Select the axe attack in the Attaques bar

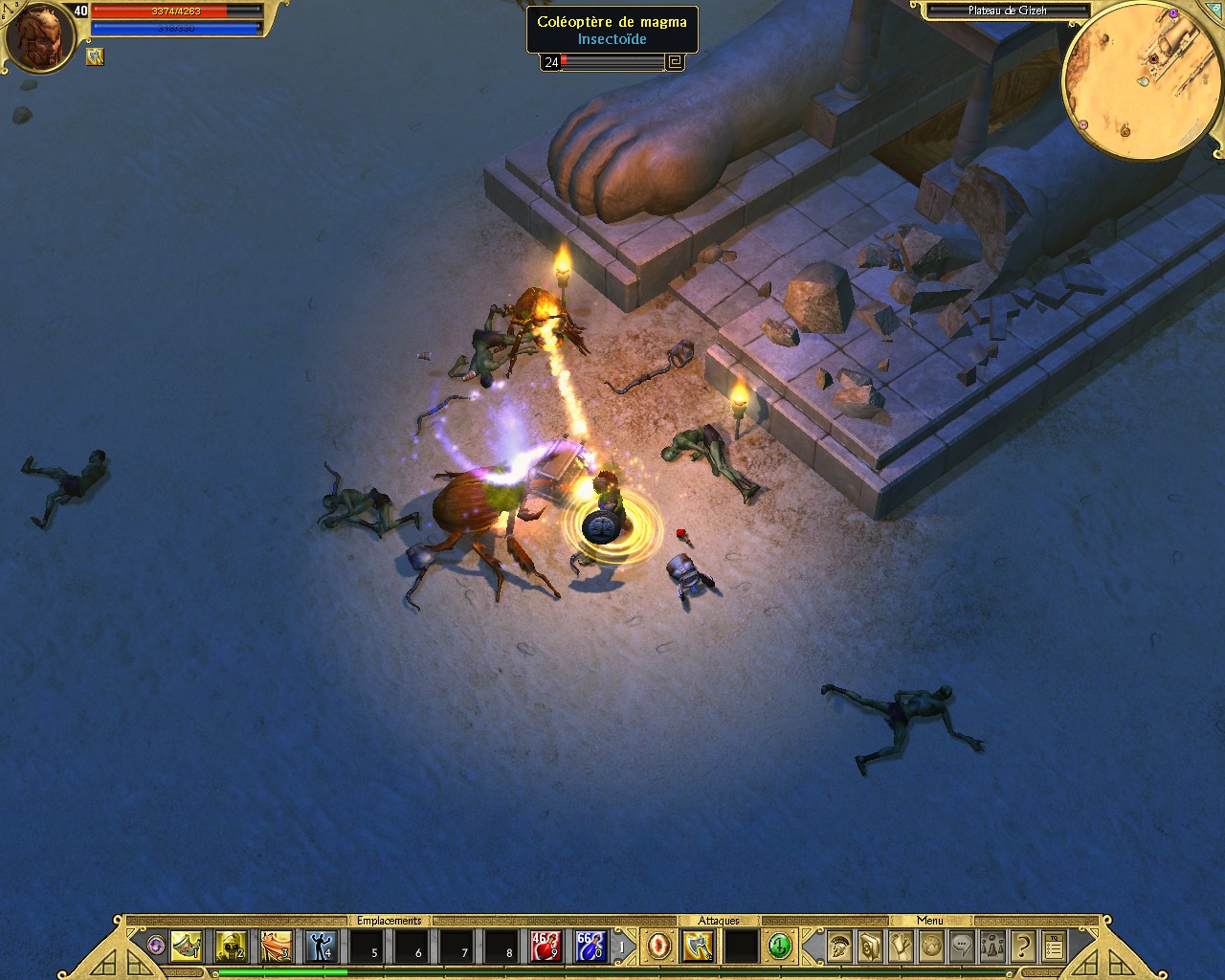tap(698, 947)
